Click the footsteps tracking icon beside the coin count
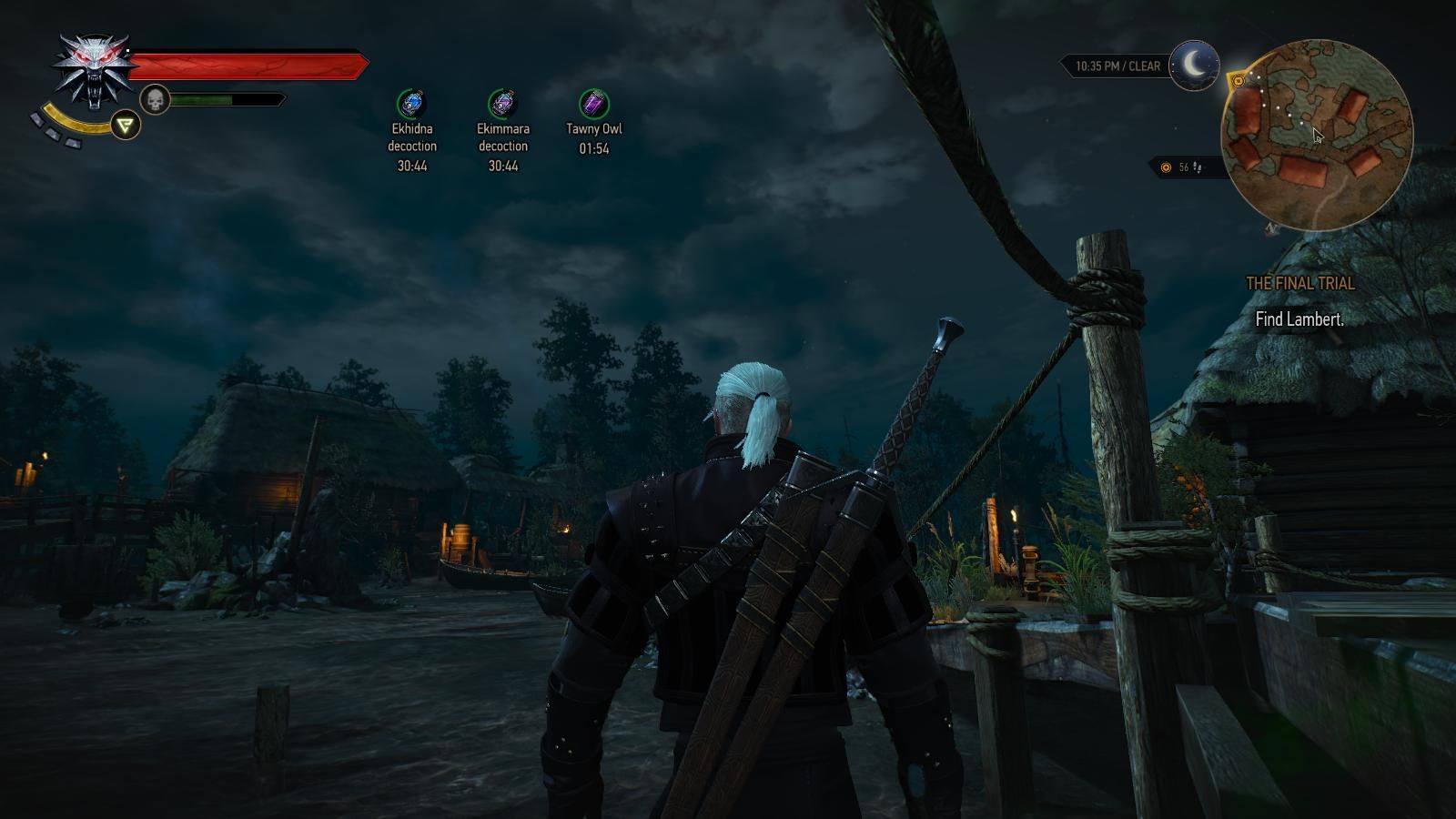Image resolution: width=1456 pixels, height=819 pixels. click(1197, 167)
